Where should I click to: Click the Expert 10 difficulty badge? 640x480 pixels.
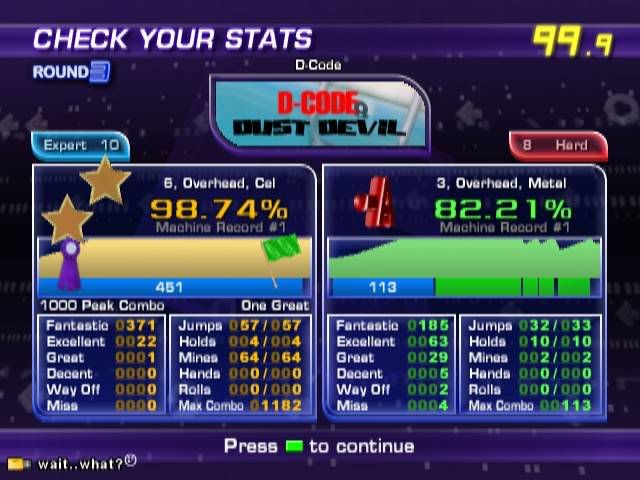pyautogui.click(x=80, y=146)
